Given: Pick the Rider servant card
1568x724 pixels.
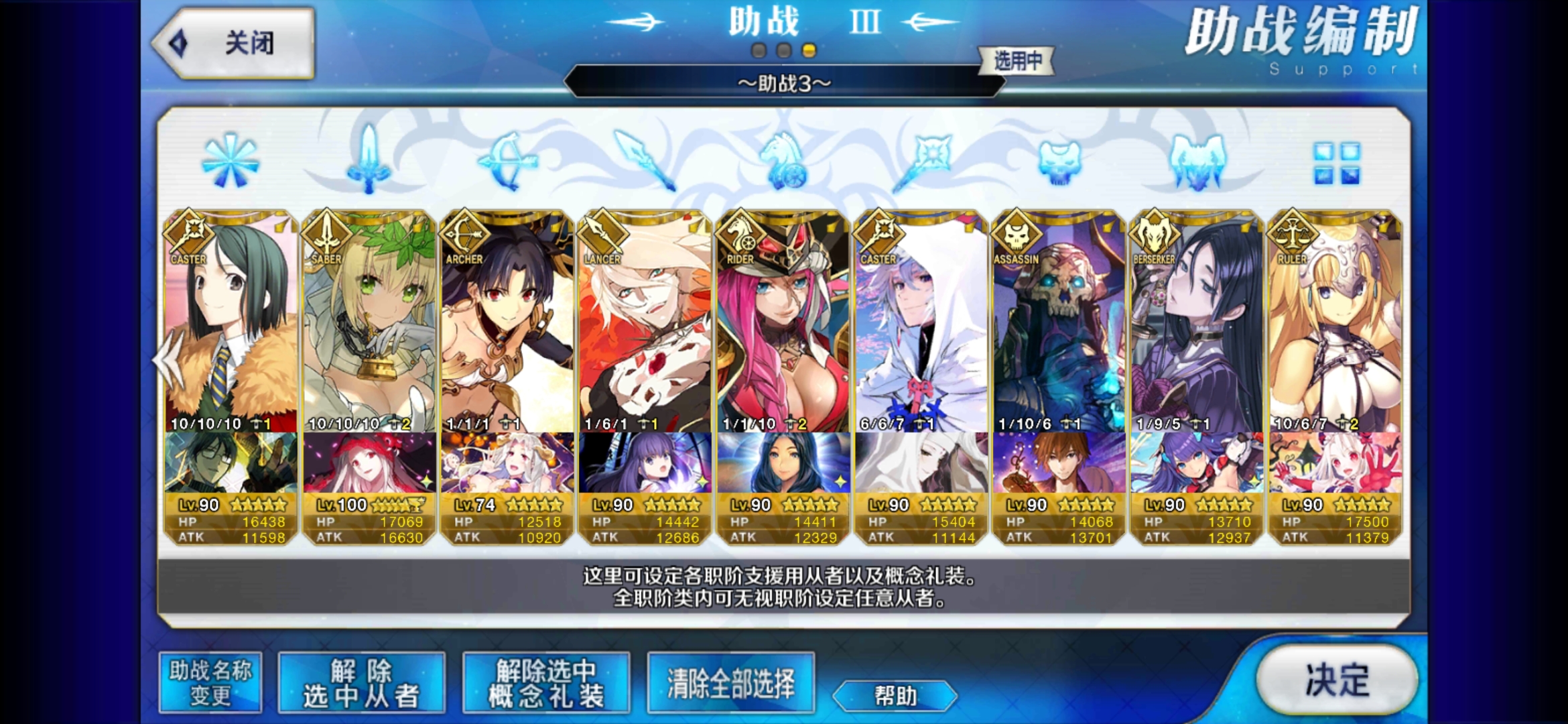Looking at the screenshot, I should pos(783,322).
